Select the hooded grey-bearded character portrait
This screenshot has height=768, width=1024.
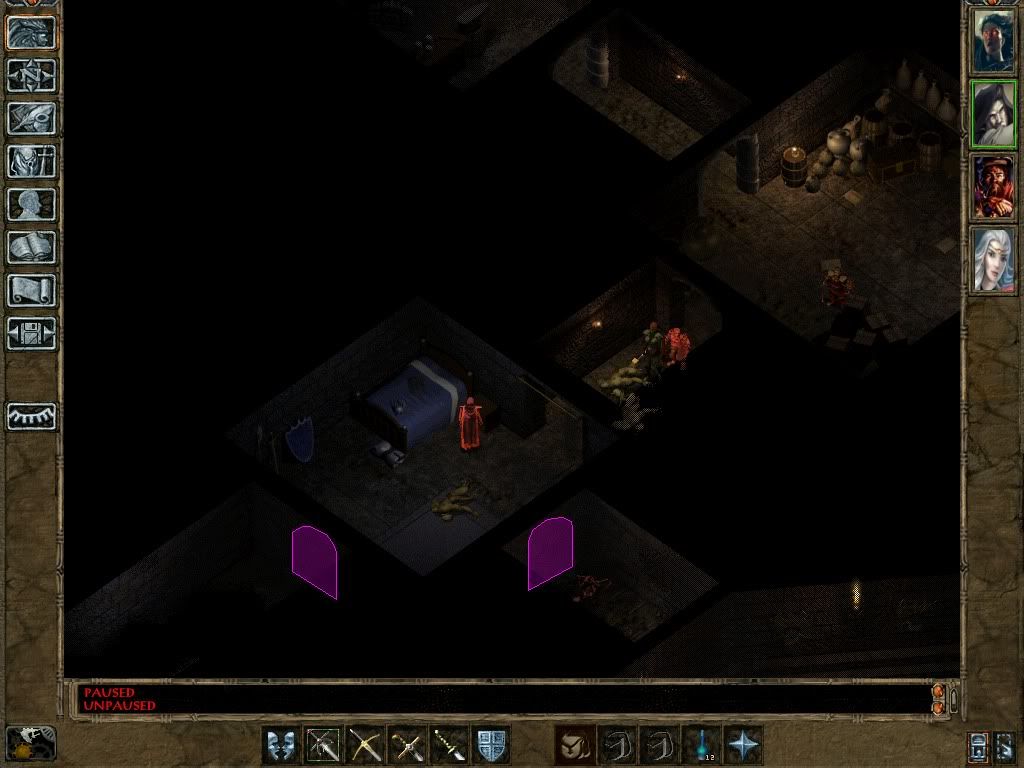tap(994, 114)
